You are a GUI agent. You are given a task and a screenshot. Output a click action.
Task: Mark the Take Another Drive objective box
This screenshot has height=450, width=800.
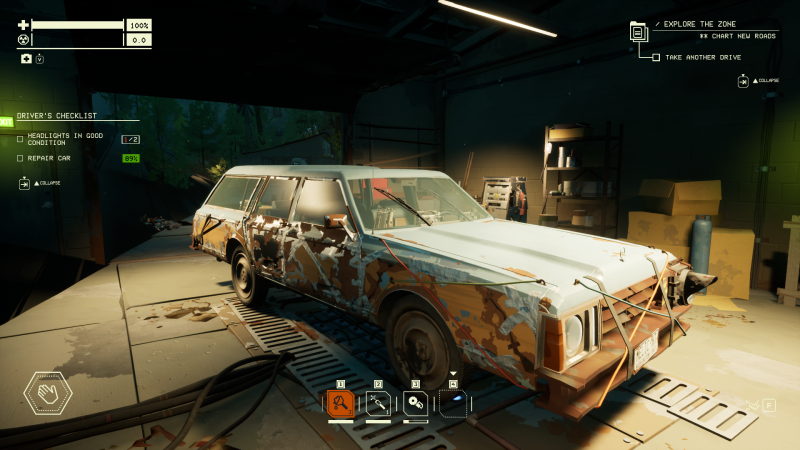tap(656, 57)
